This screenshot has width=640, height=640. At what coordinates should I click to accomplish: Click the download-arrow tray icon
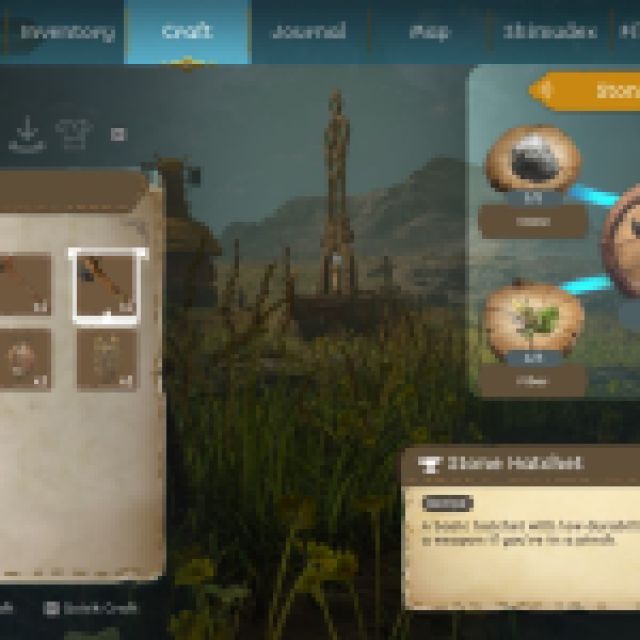[x=27, y=134]
